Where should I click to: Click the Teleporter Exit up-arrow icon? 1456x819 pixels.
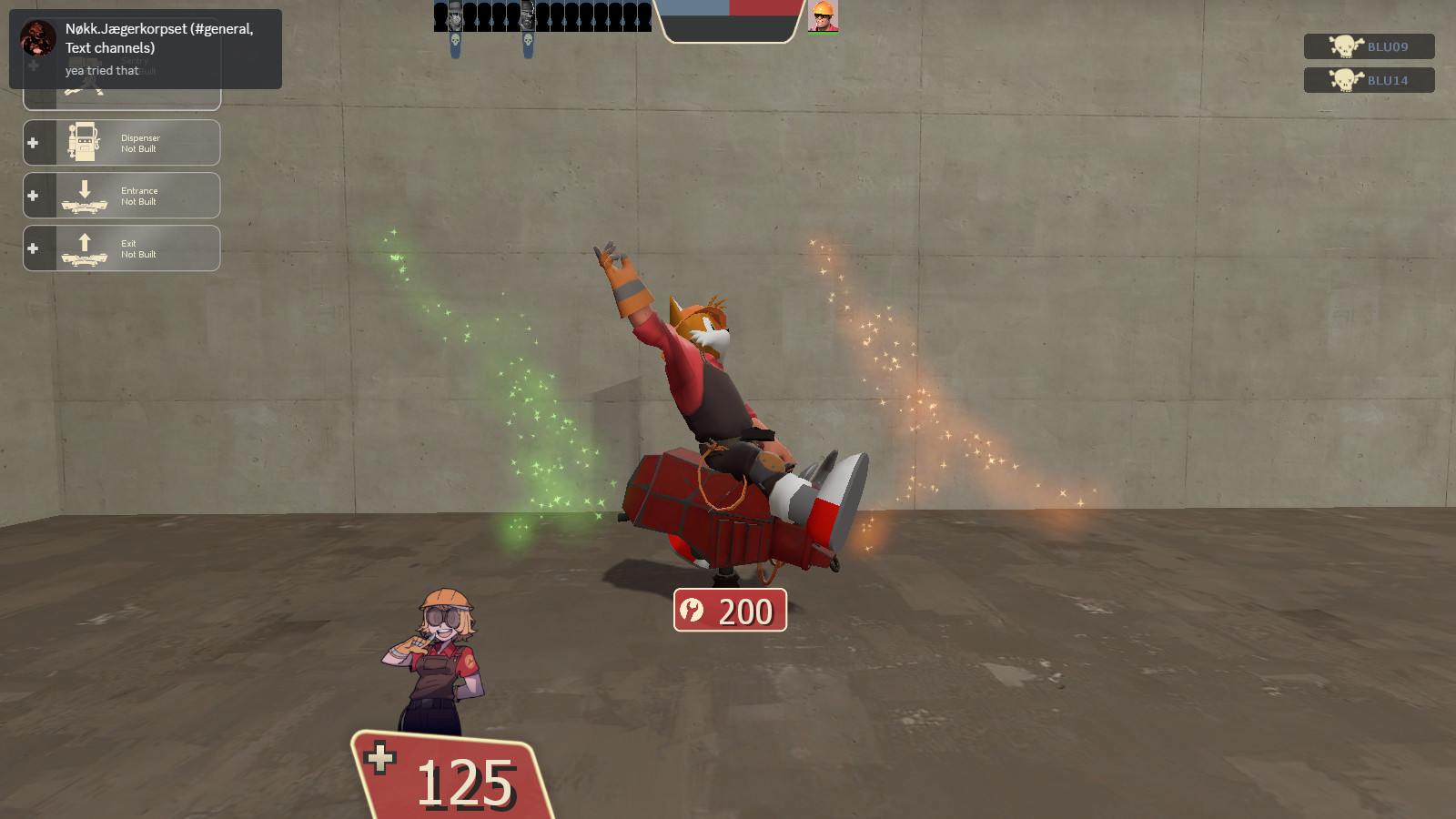pyautogui.click(x=85, y=246)
